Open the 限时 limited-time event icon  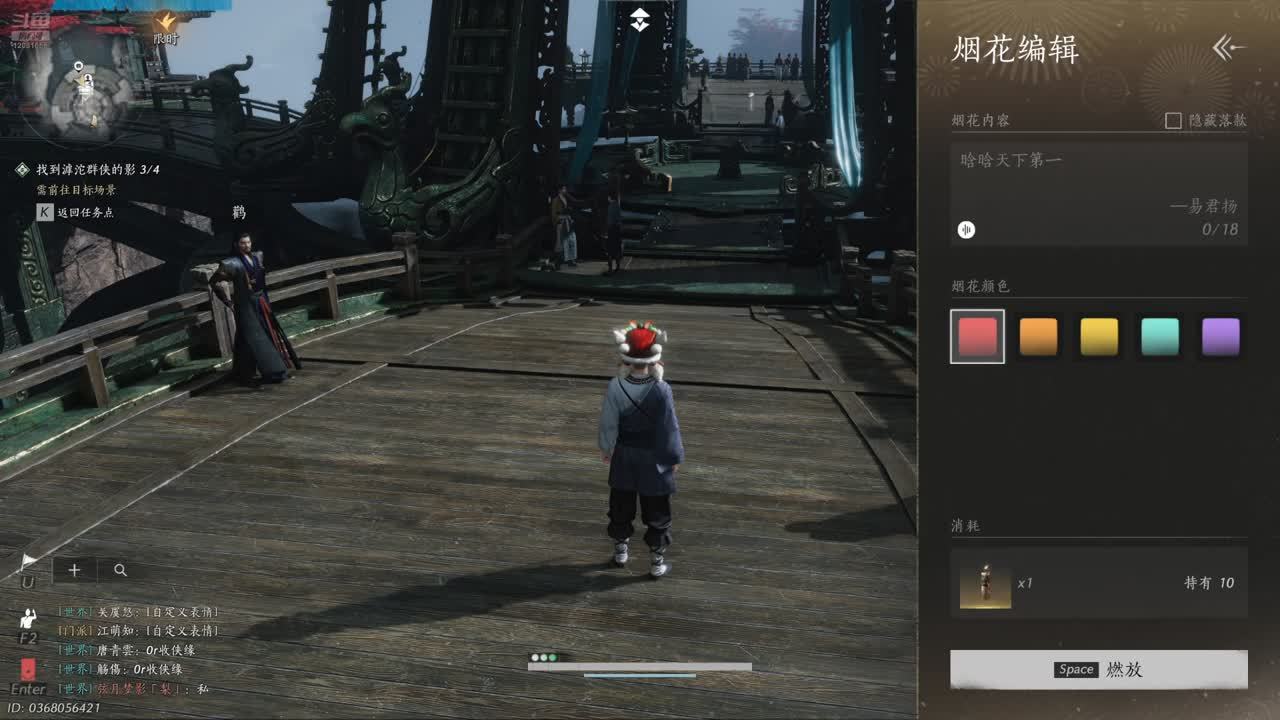pyautogui.click(x=165, y=26)
